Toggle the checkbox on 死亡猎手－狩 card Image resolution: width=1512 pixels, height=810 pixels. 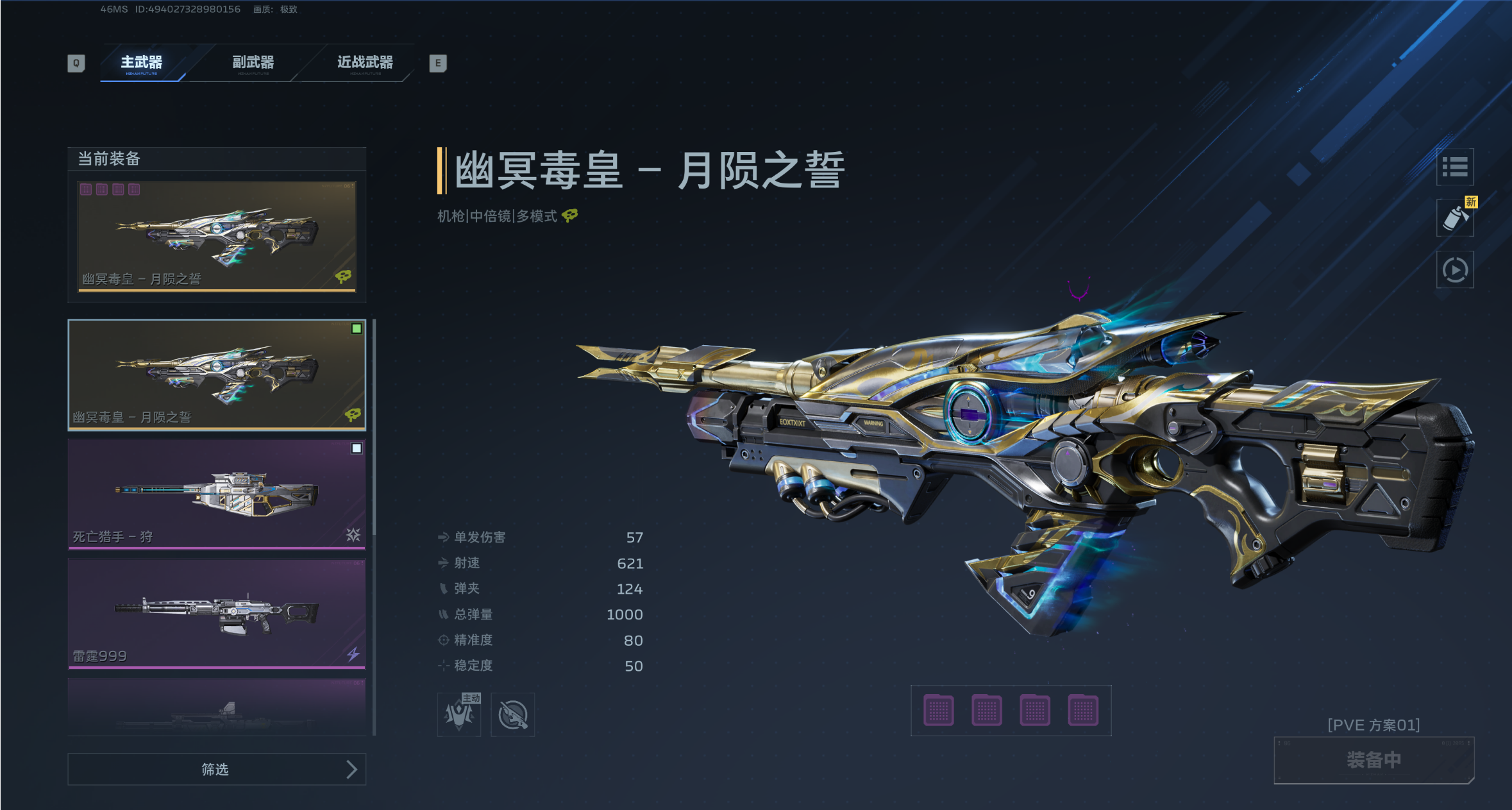coord(357,448)
